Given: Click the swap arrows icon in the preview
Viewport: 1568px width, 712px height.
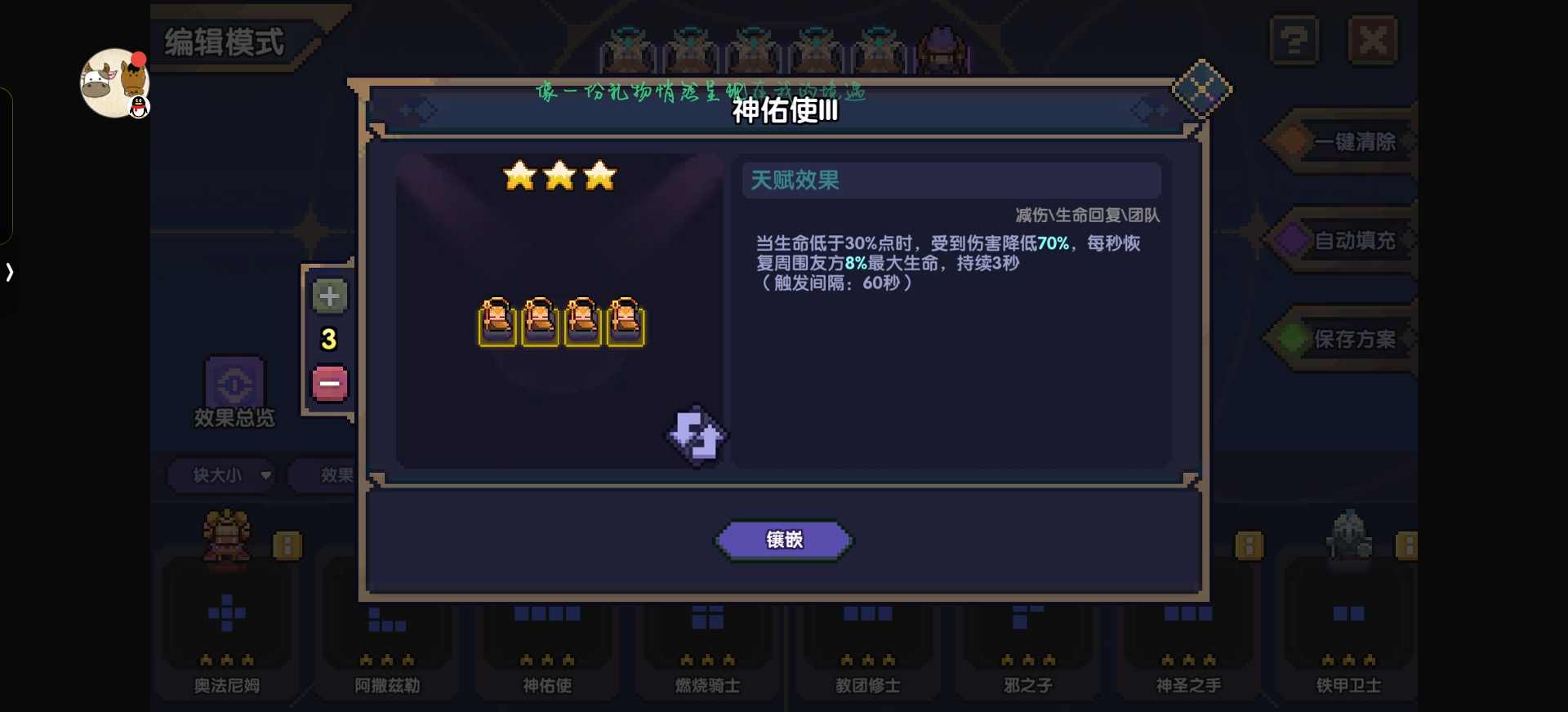Looking at the screenshot, I should click(x=695, y=437).
